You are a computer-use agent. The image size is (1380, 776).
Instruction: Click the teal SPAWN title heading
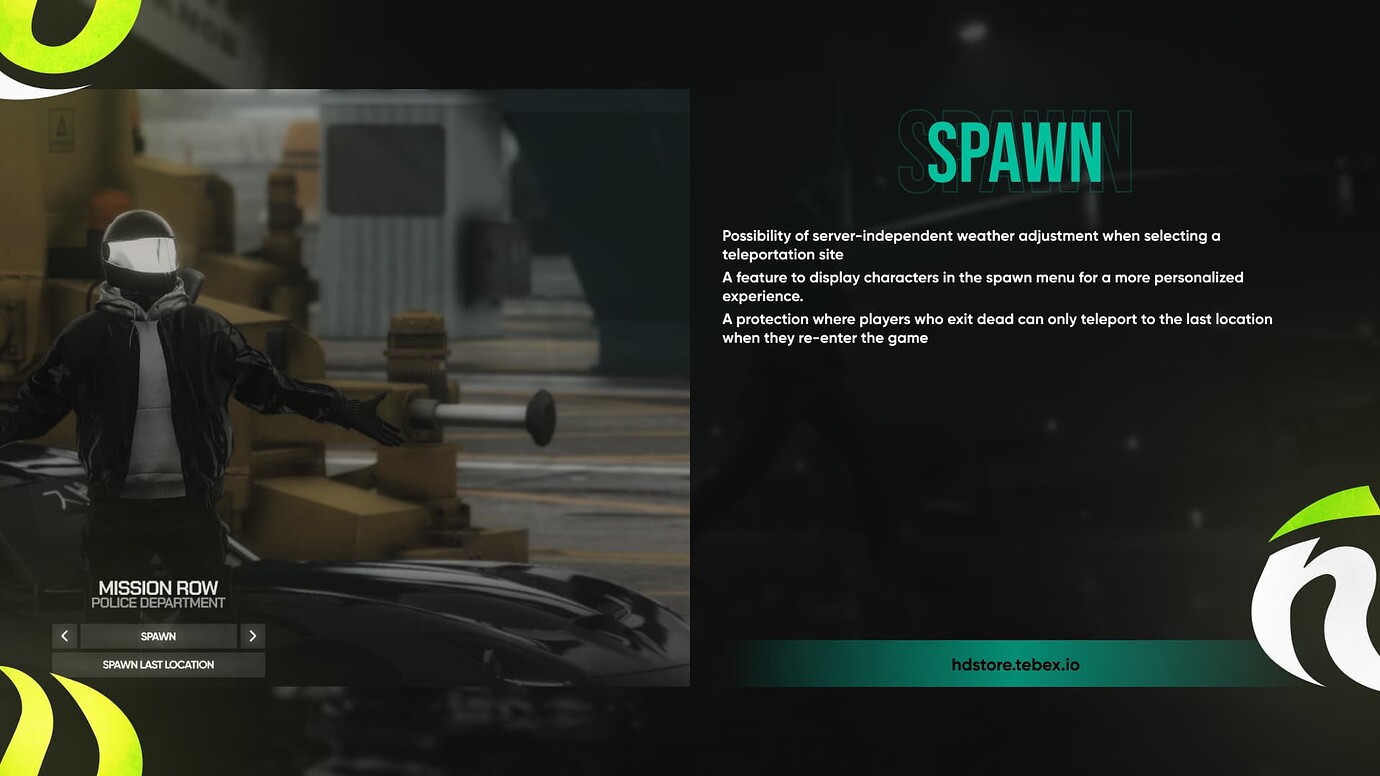pyautogui.click(x=1013, y=152)
